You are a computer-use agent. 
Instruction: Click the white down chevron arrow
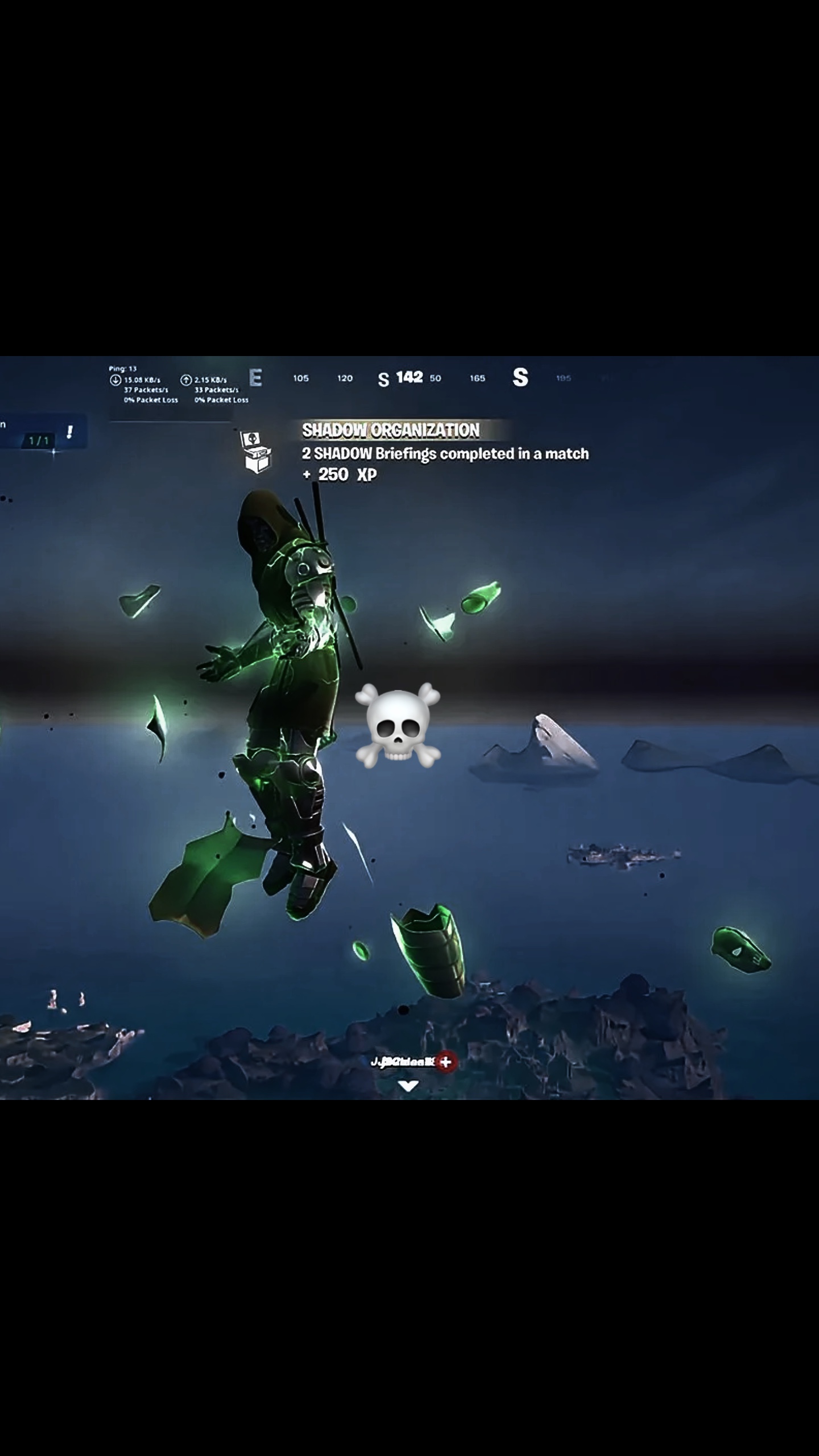coord(408,1086)
